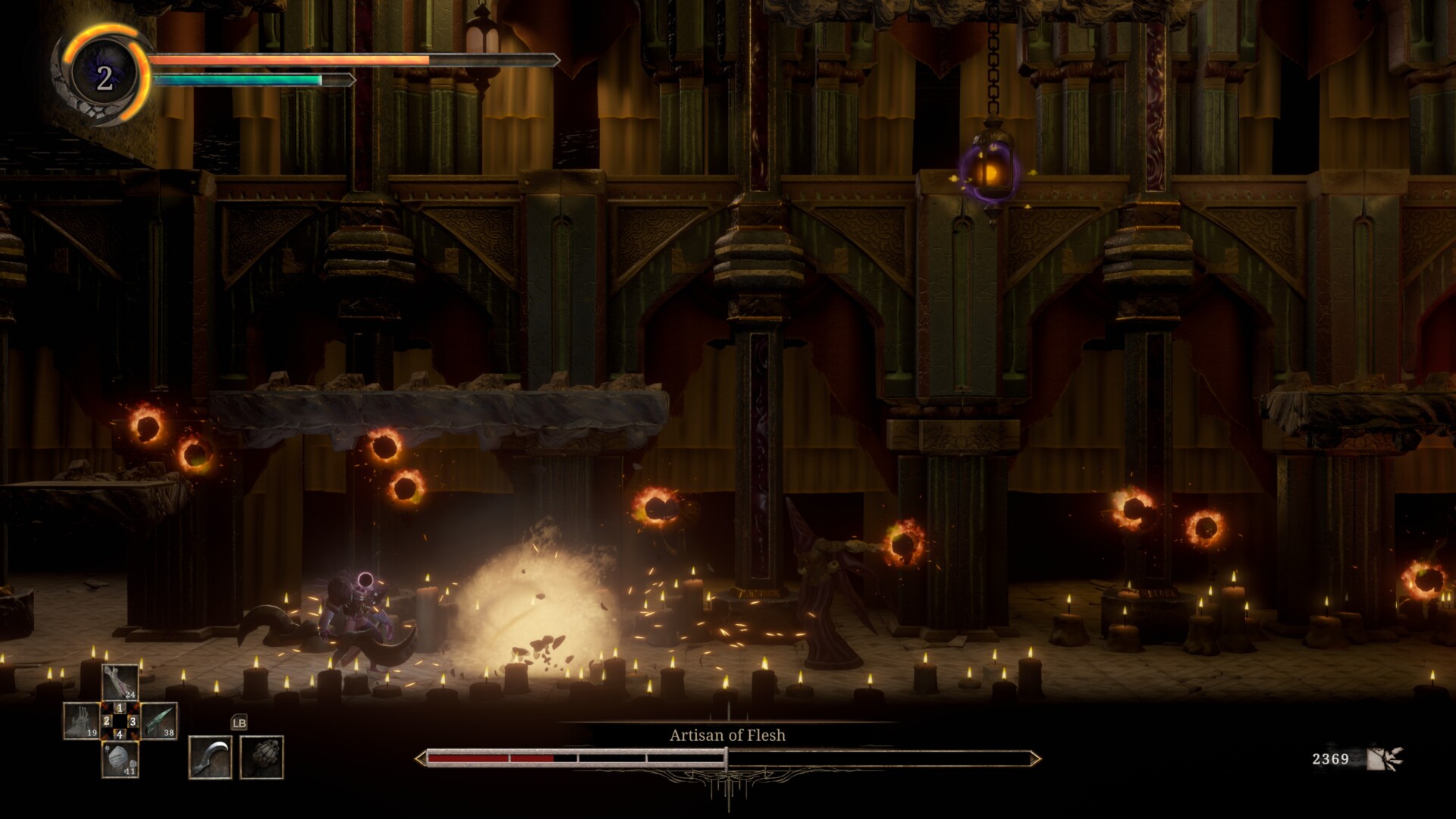Viewport: 1456px width, 819px height.
Task: Select the left quick-item slot with count 19
Action: point(80,720)
